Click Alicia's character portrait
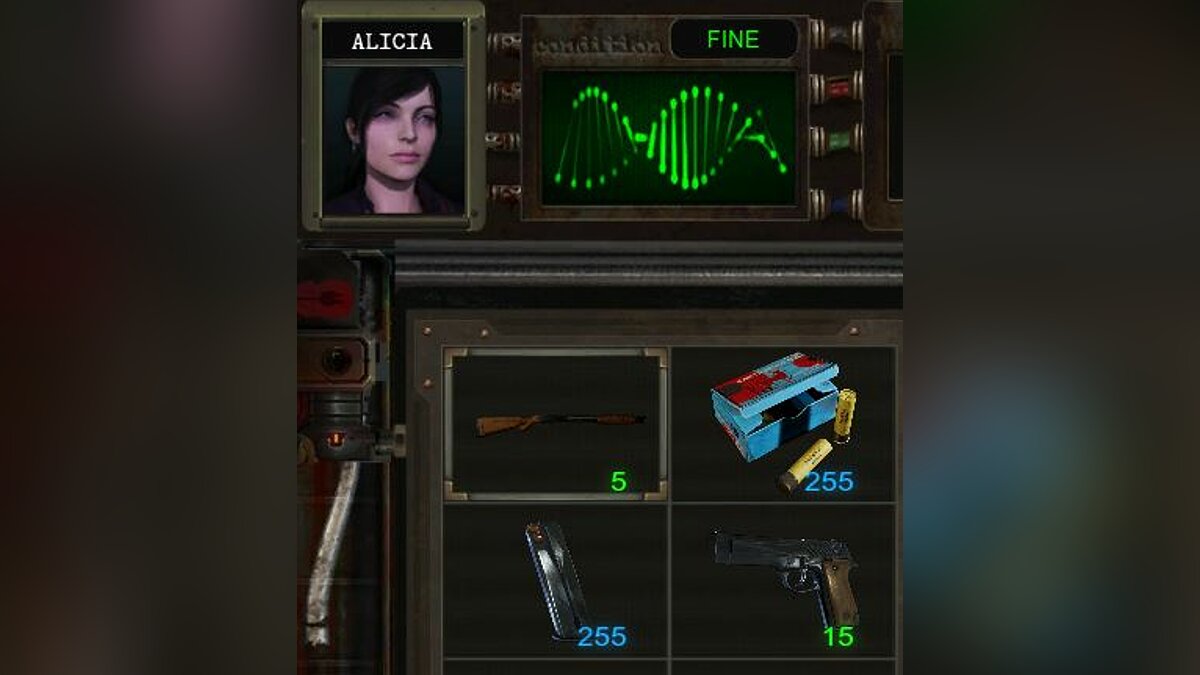This screenshot has width=1200, height=675. click(x=393, y=140)
